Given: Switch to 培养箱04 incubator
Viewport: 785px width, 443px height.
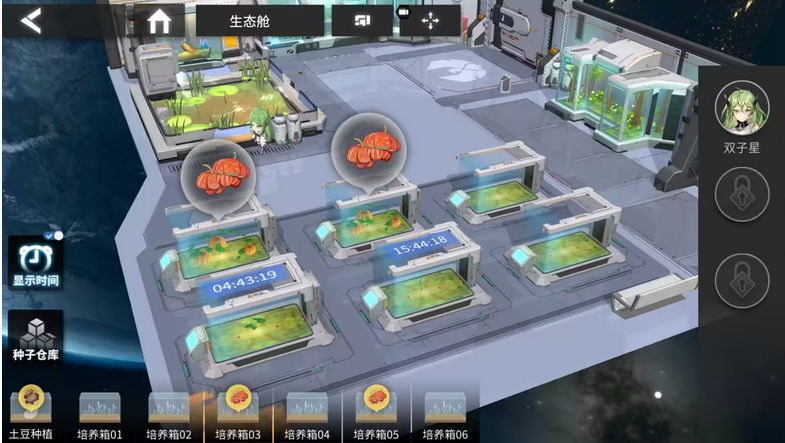Looking at the screenshot, I should tap(307, 414).
